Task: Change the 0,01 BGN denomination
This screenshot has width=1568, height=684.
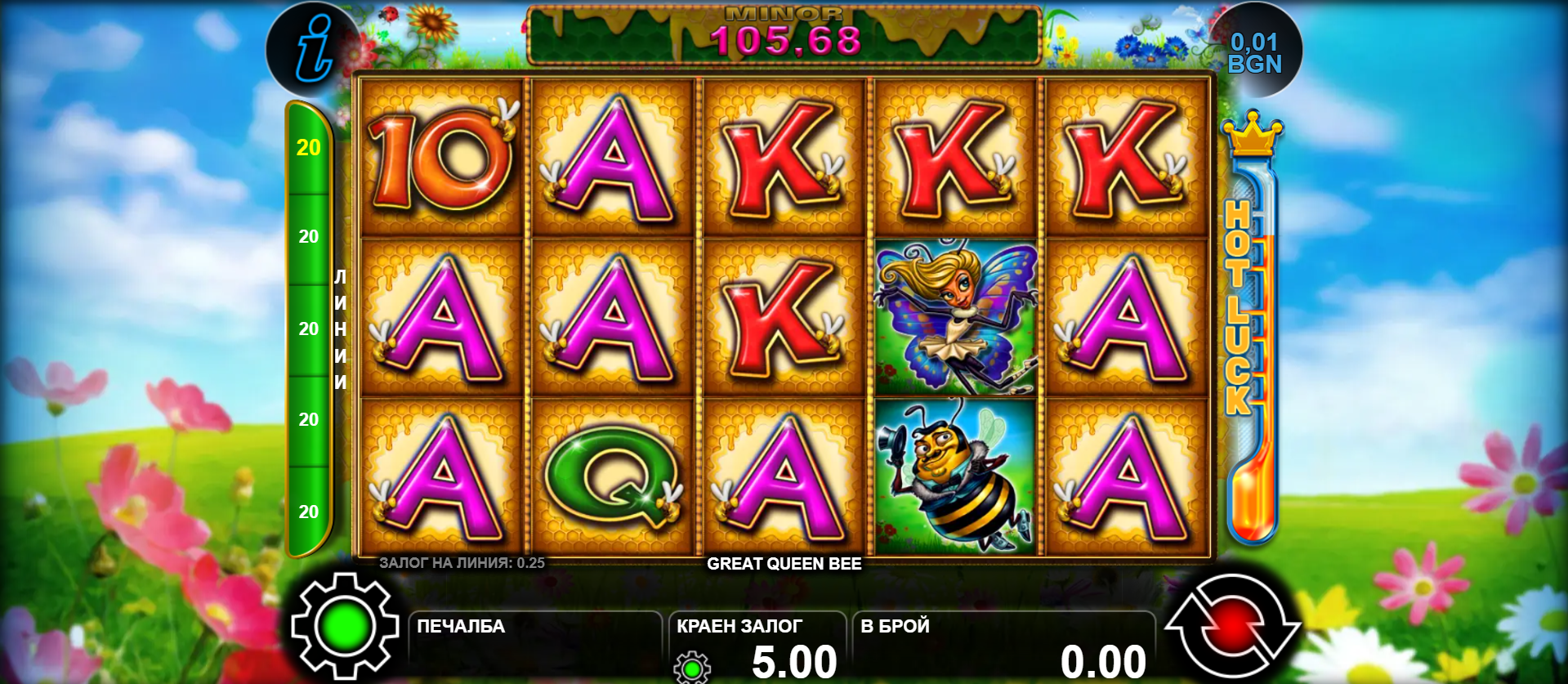Action: coord(1254,52)
